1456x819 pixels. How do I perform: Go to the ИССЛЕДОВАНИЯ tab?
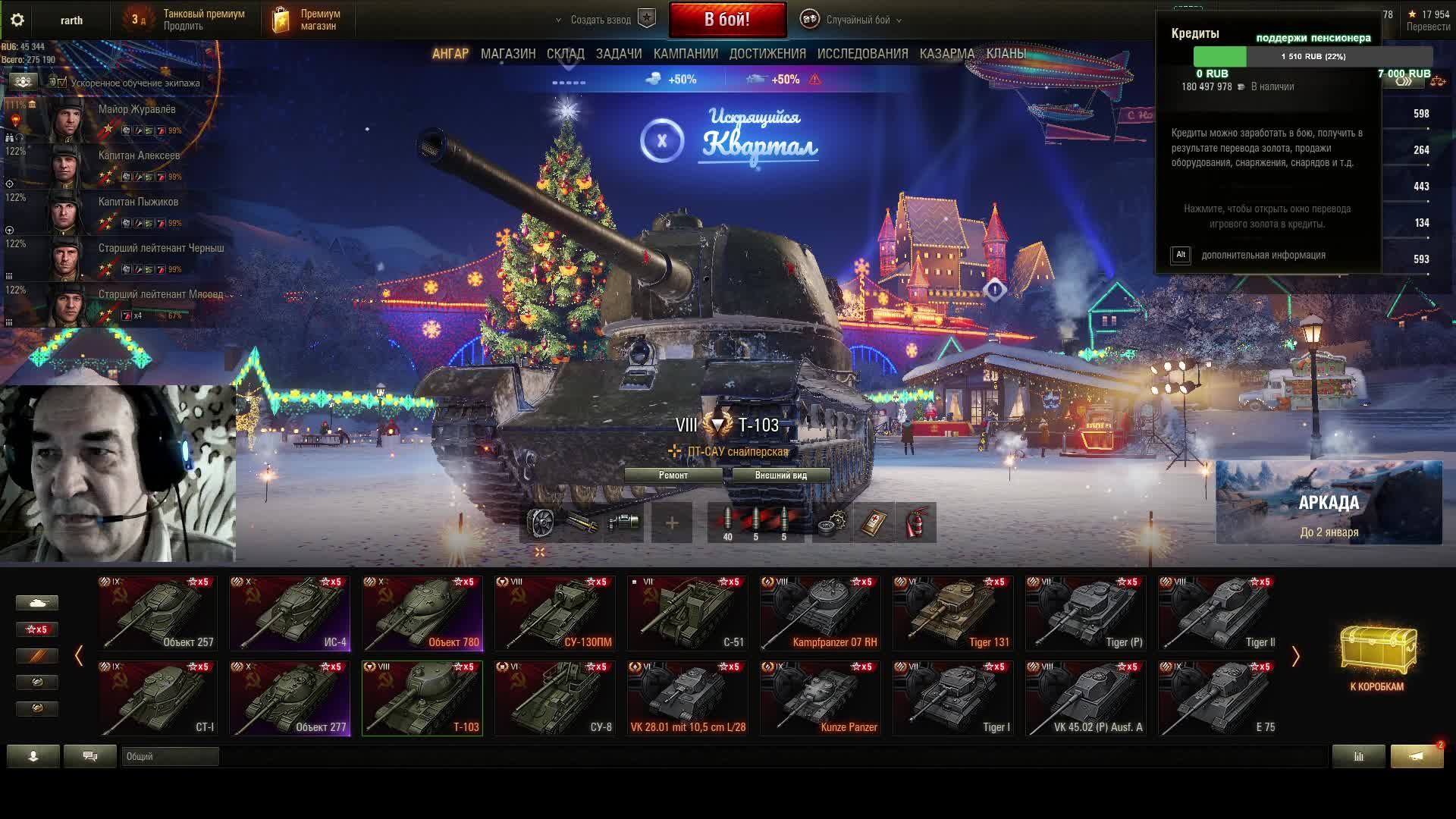862,54
